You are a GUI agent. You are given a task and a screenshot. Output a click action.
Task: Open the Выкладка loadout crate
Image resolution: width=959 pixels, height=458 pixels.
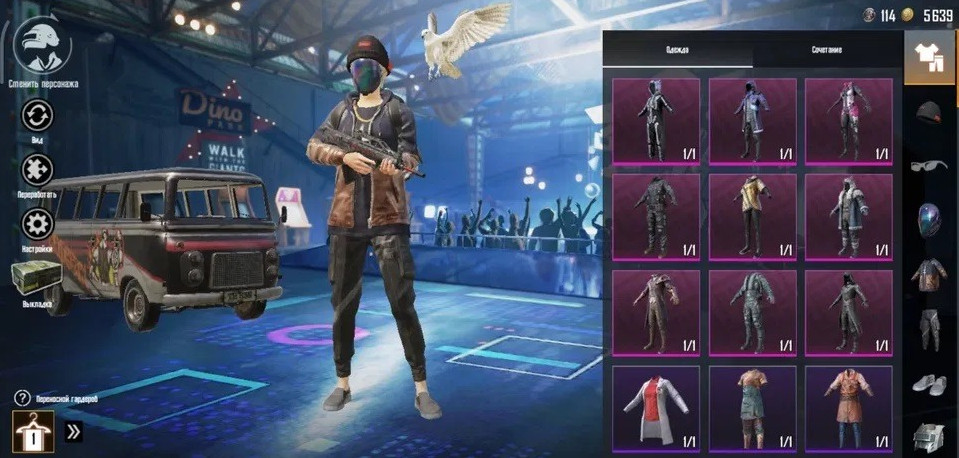37,279
